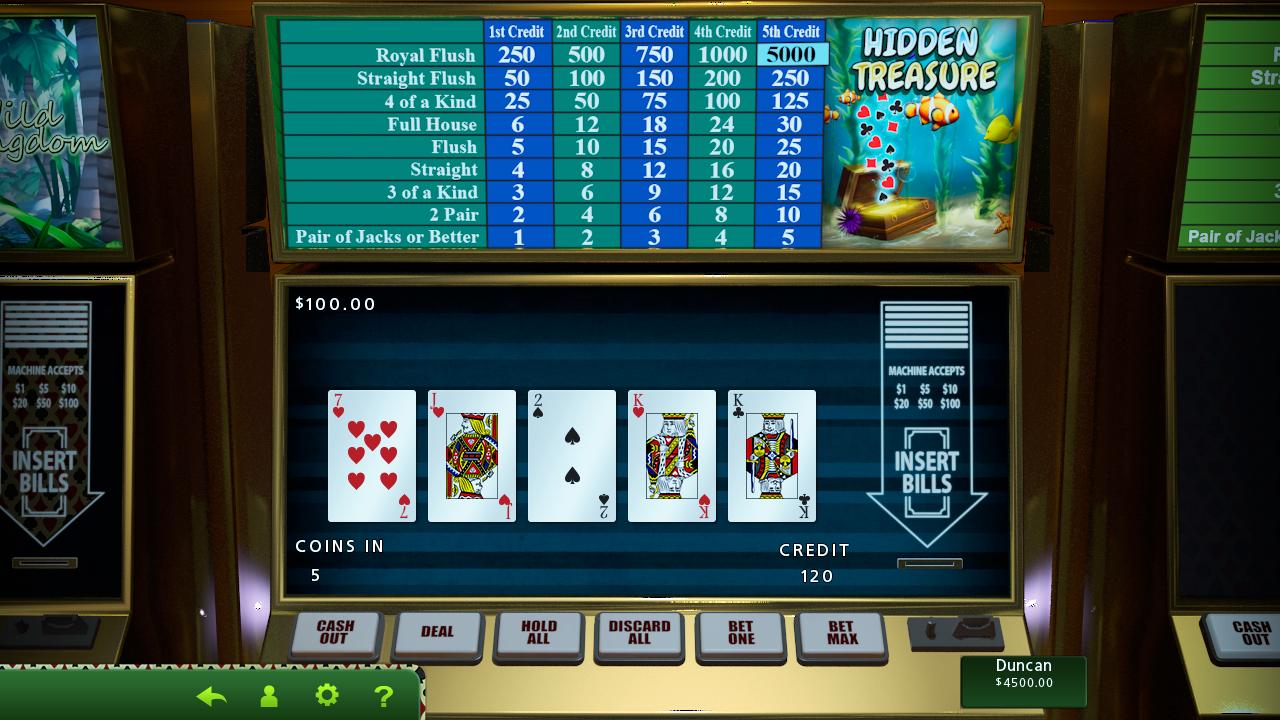Image resolution: width=1280 pixels, height=720 pixels.
Task: Show help with the question mark
Action: pyautogui.click(x=383, y=696)
